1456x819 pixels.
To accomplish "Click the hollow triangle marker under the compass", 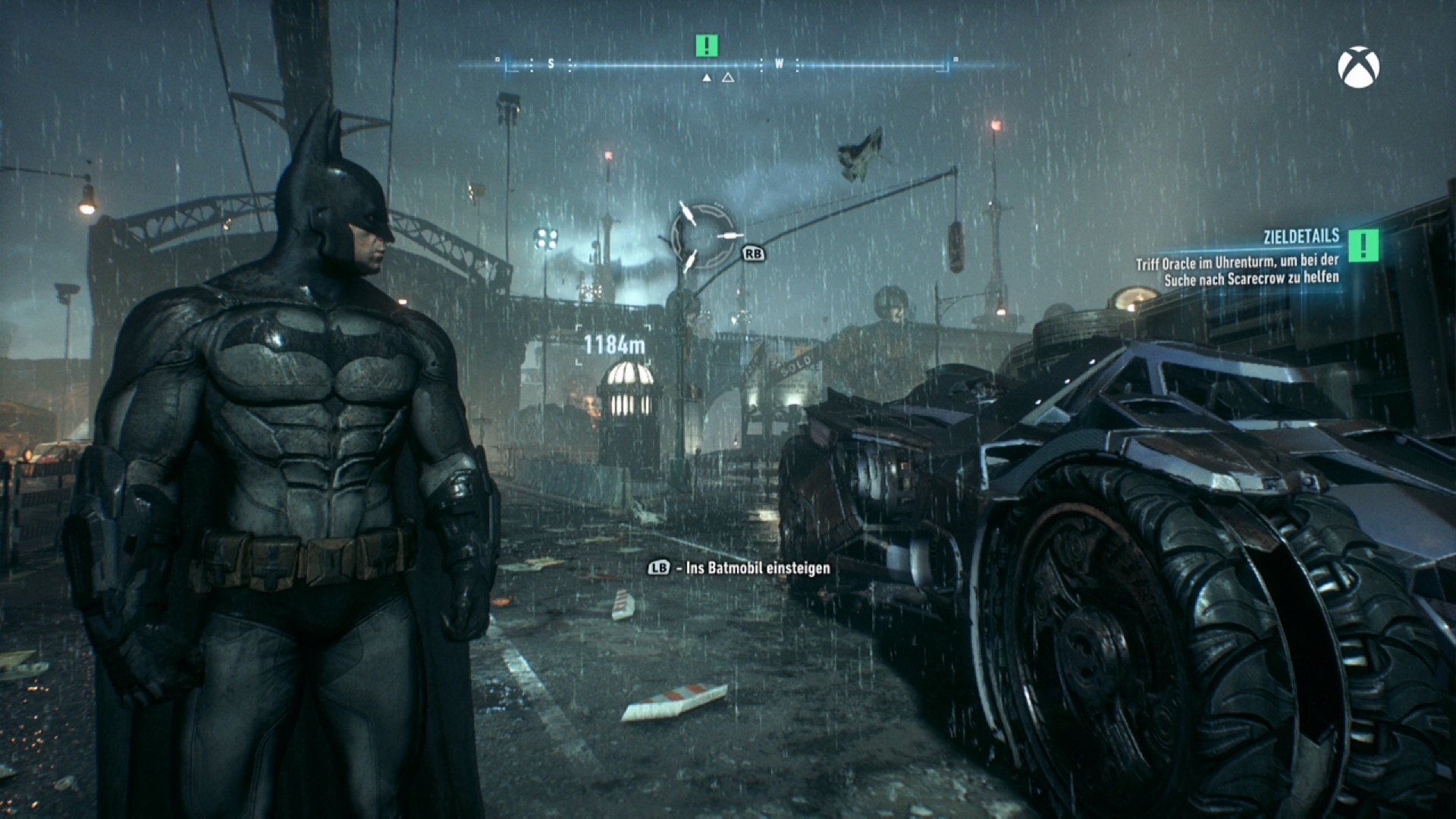I will (x=730, y=77).
